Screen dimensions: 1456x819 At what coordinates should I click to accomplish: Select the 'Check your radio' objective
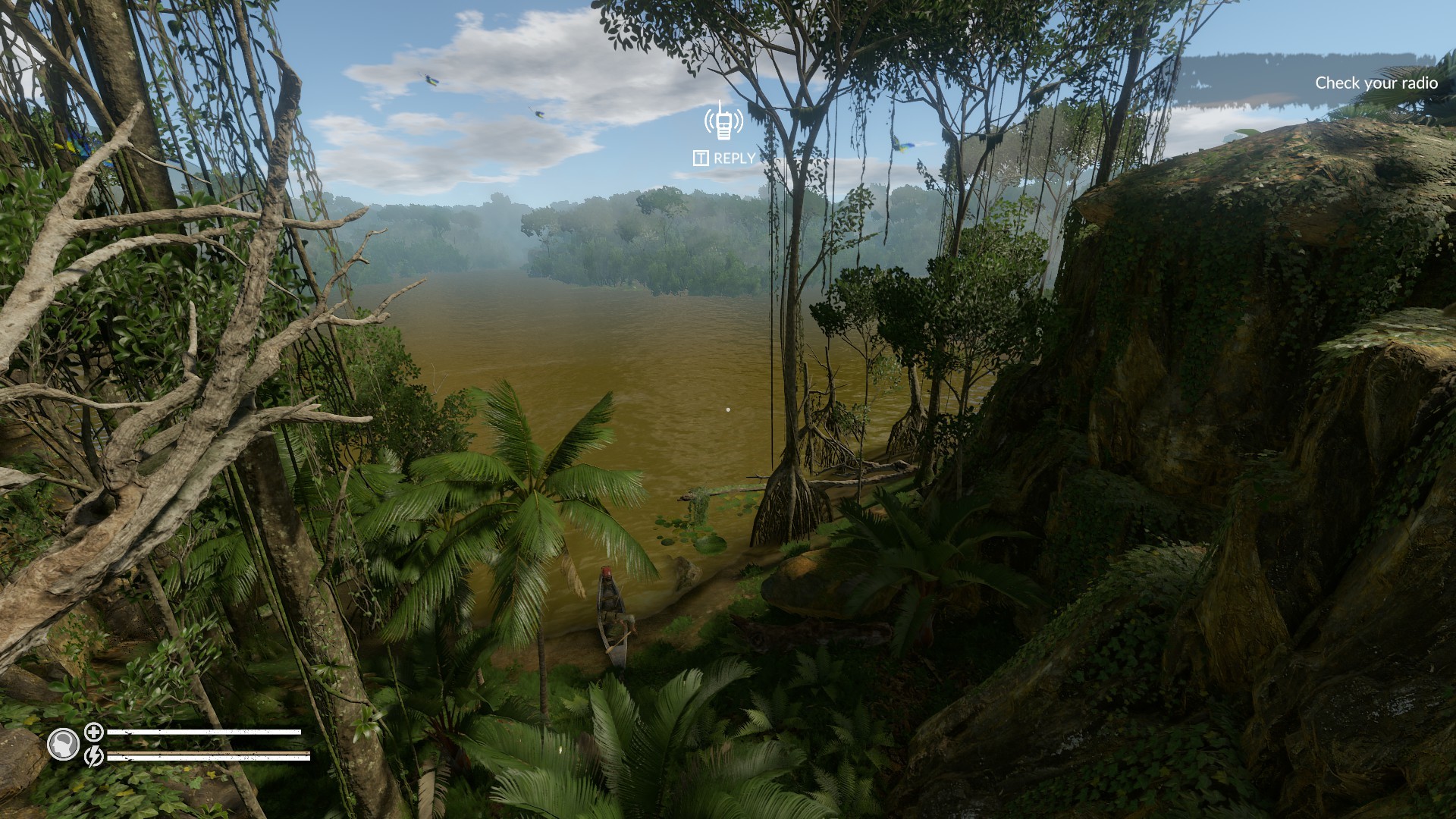1376,83
